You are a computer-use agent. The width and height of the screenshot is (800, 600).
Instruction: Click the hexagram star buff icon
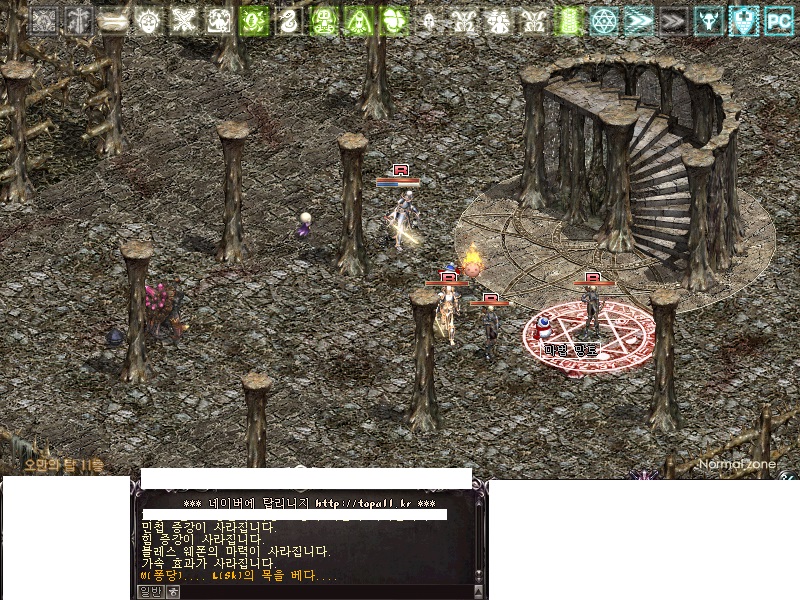pos(603,19)
